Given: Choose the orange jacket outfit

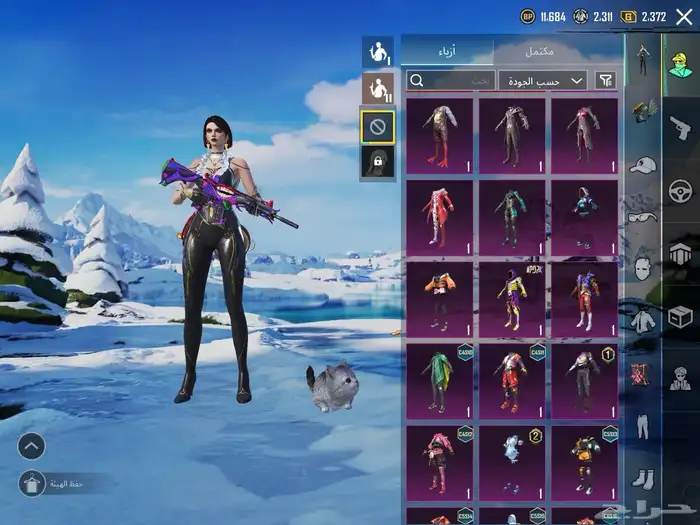Looking at the screenshot, I should pyautogui.click(x=440, y=297).
